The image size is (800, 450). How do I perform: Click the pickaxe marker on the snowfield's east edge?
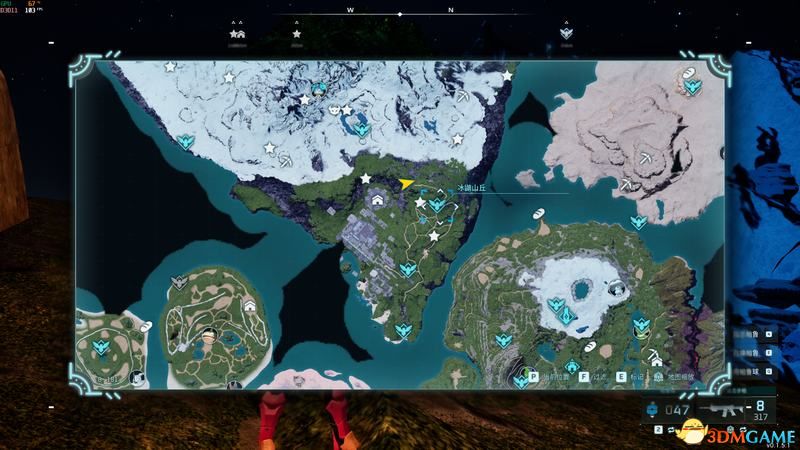click(463, 98)
